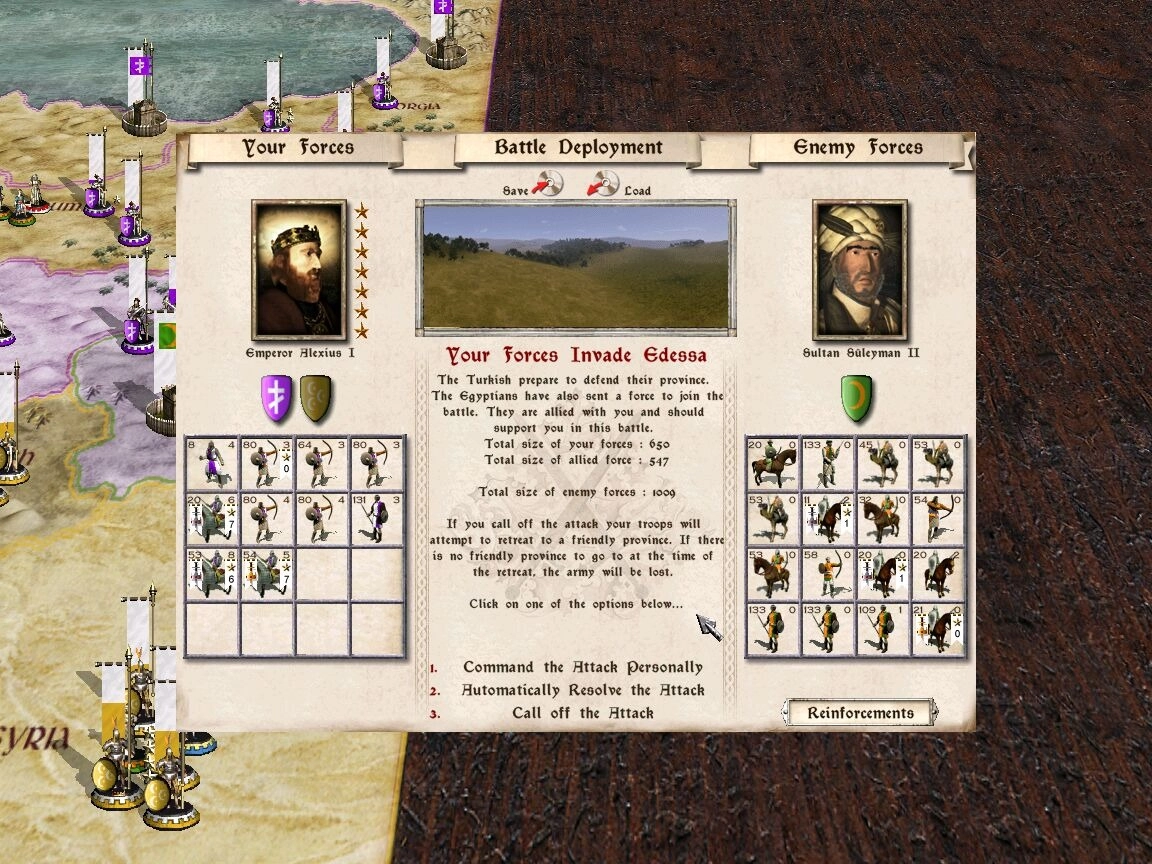The image size is (1152, 864).
Task: Click the green Turkish crescent shield
Action: pos(857,398)
